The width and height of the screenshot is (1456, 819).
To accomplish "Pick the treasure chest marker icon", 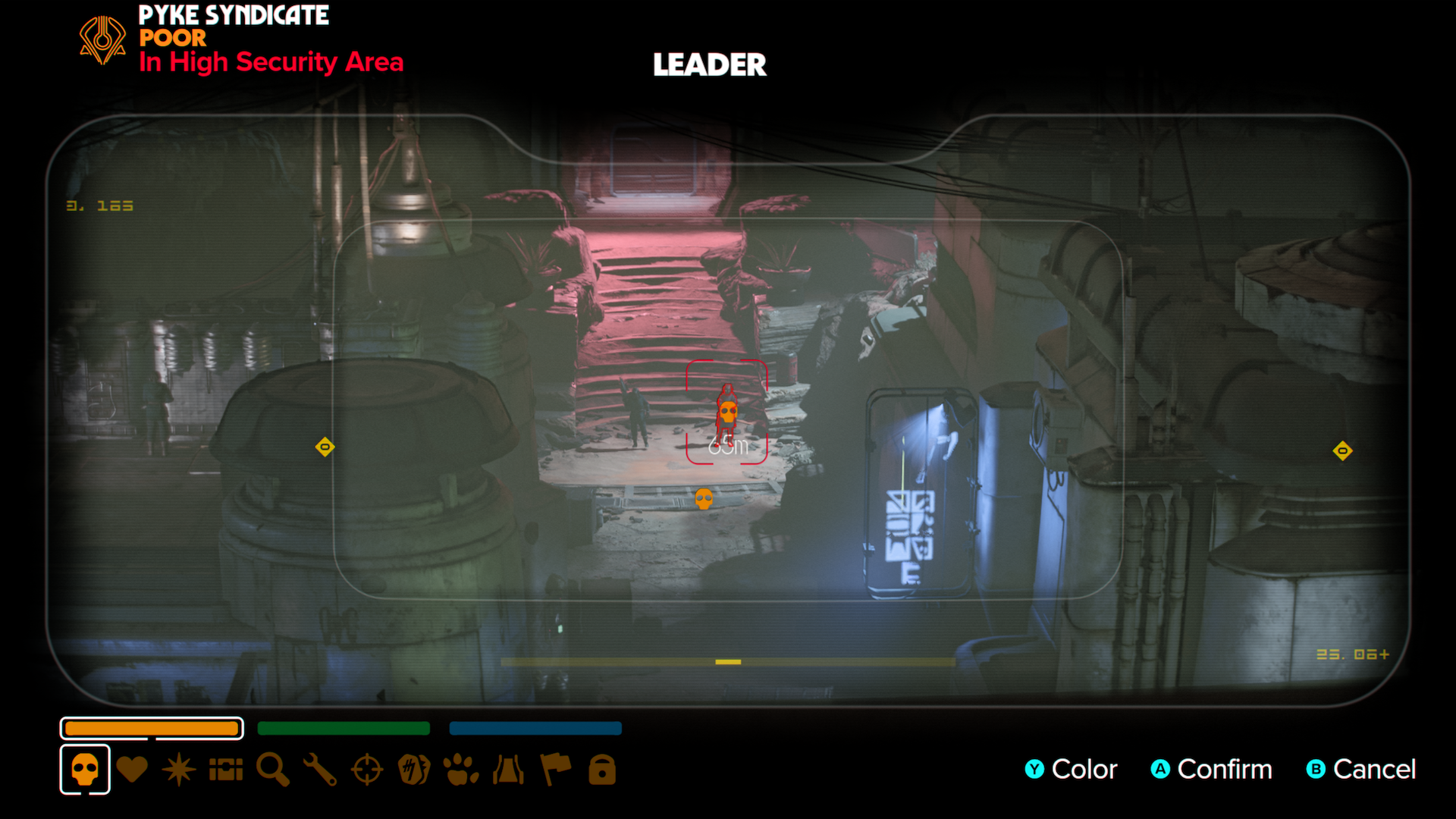I will click(x=226, y=770).
